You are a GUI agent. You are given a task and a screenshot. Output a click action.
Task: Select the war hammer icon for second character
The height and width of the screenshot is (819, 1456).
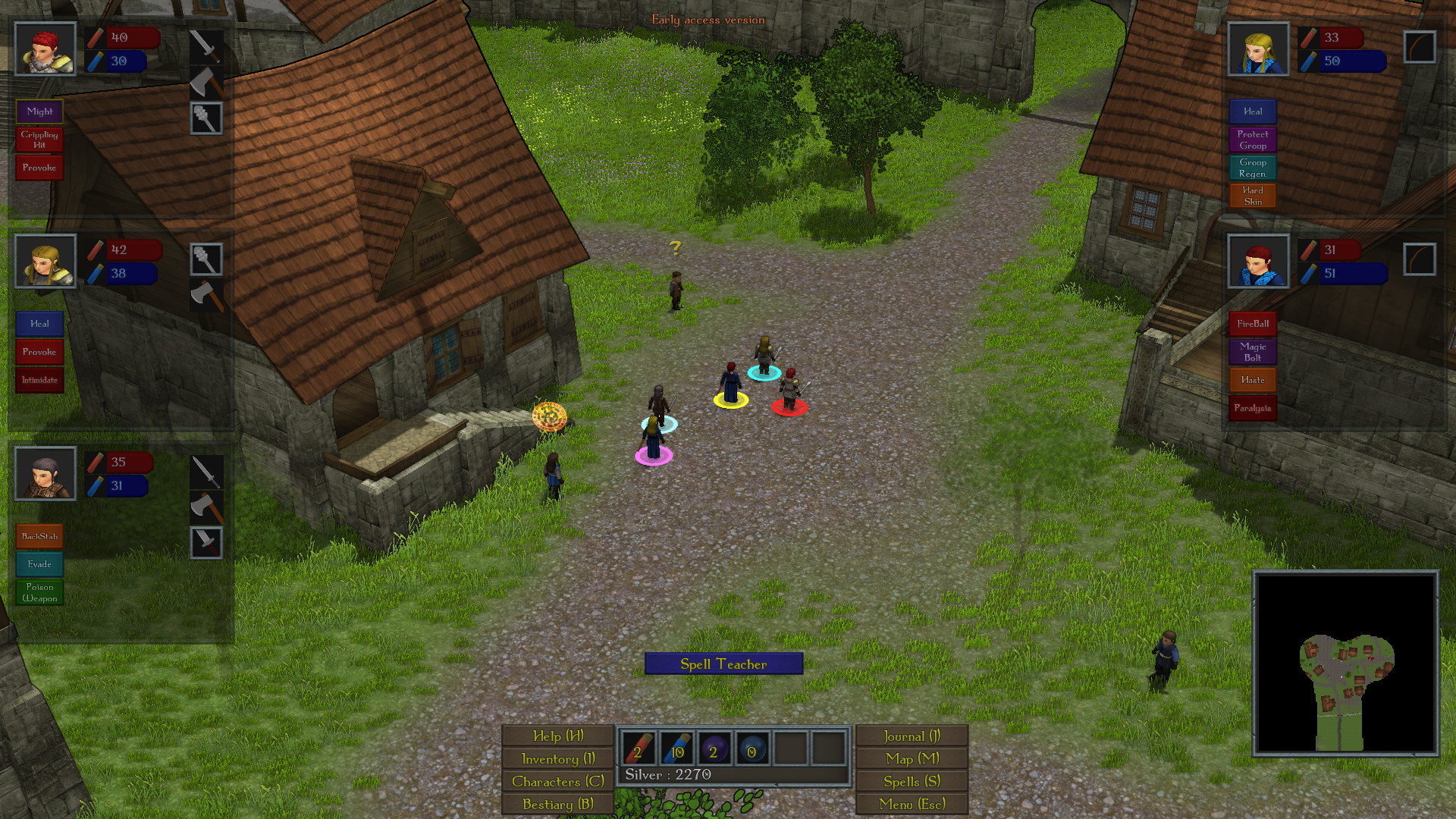point(205,259)
